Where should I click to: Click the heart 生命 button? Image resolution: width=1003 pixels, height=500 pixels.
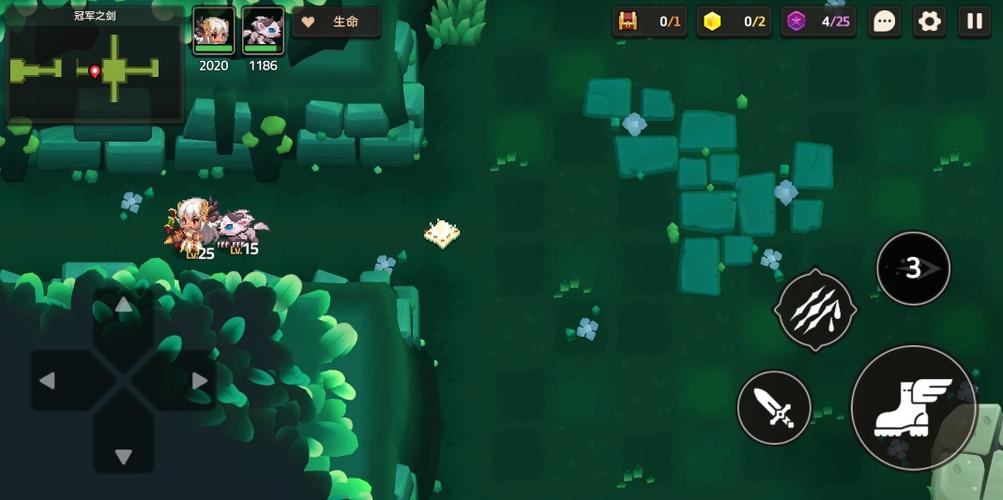tap(337, 22)
